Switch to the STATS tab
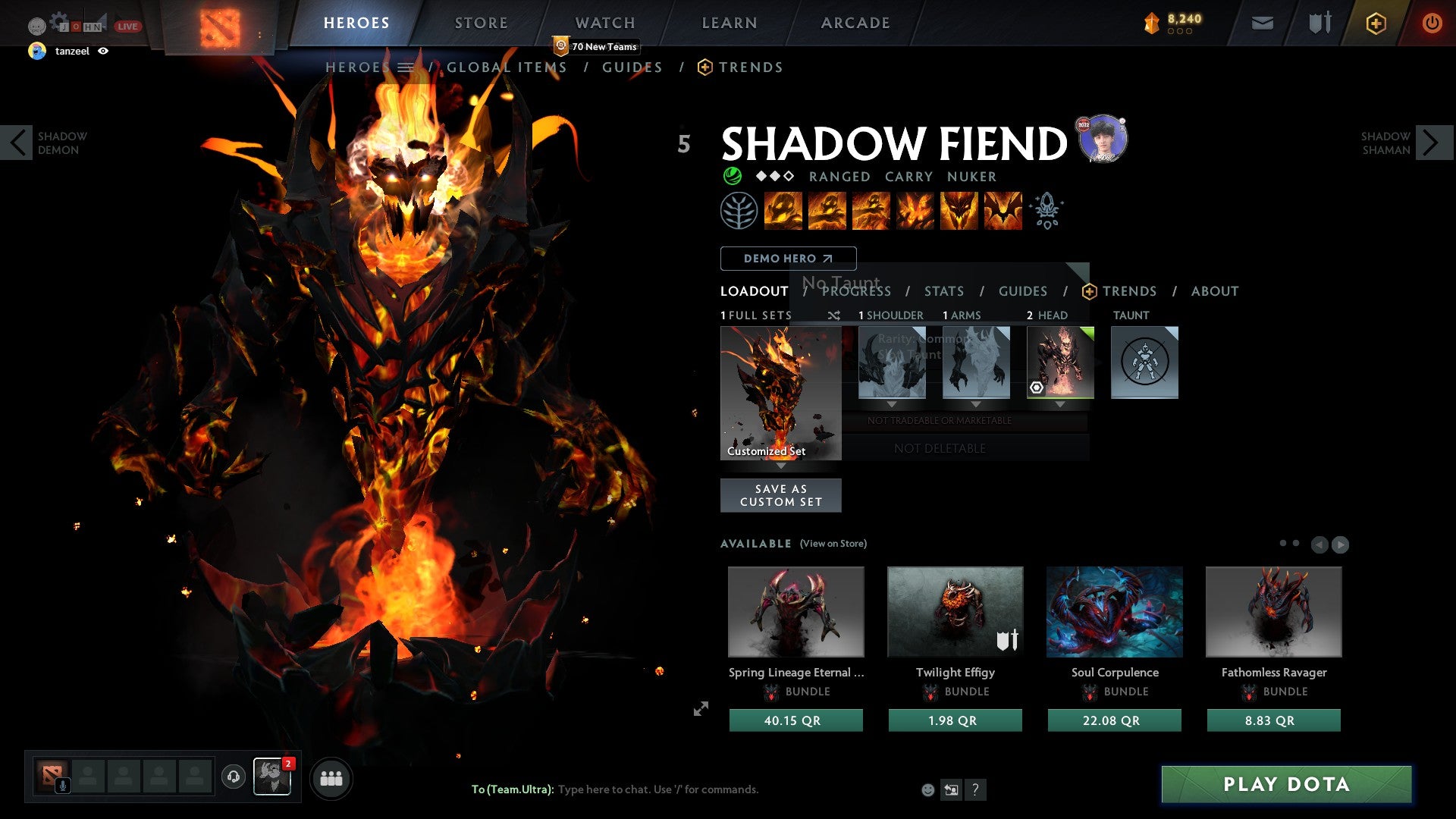Viewport: 1456px width, 819px height. (944, 291)
